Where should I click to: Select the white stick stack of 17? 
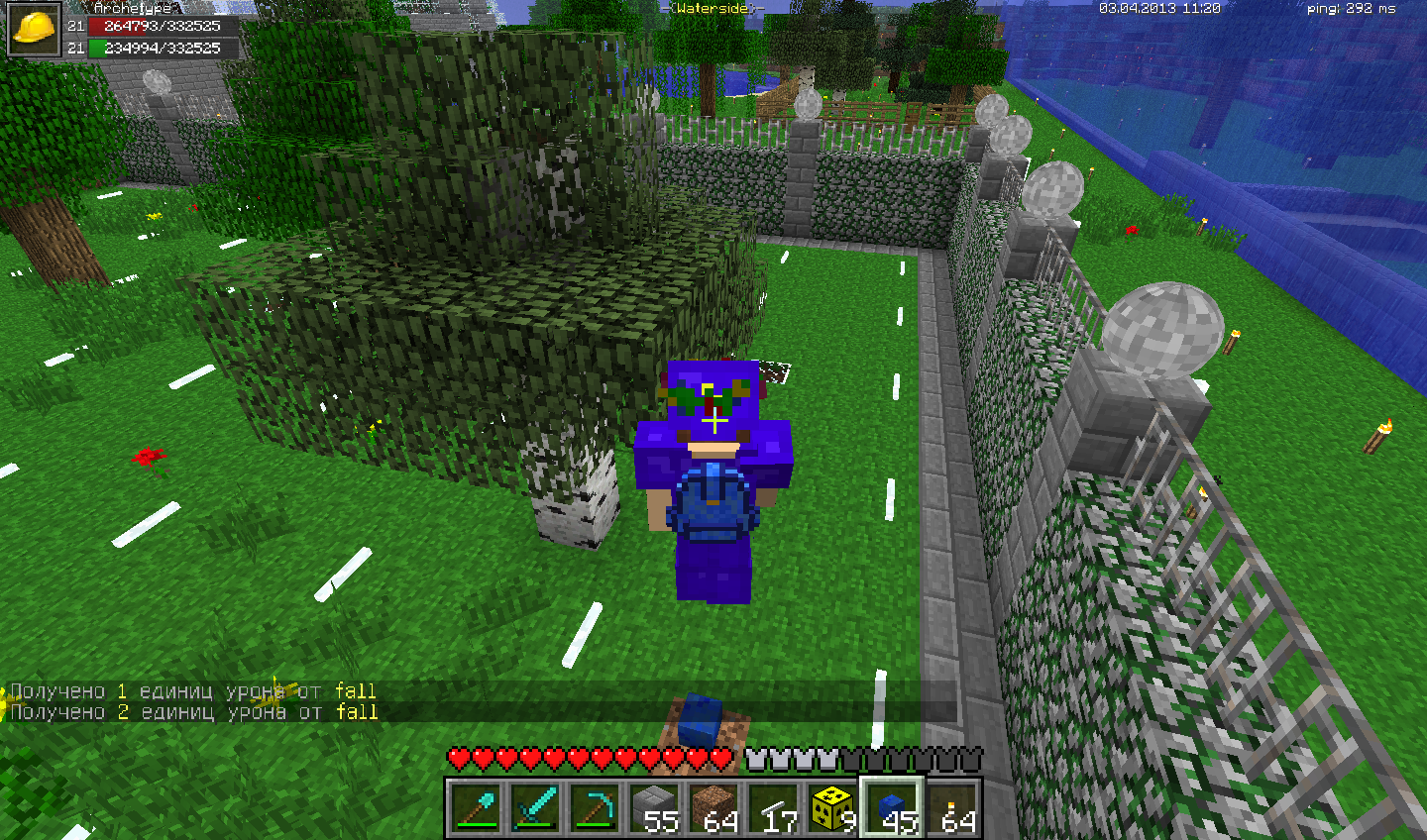click(x=773, y=806)
